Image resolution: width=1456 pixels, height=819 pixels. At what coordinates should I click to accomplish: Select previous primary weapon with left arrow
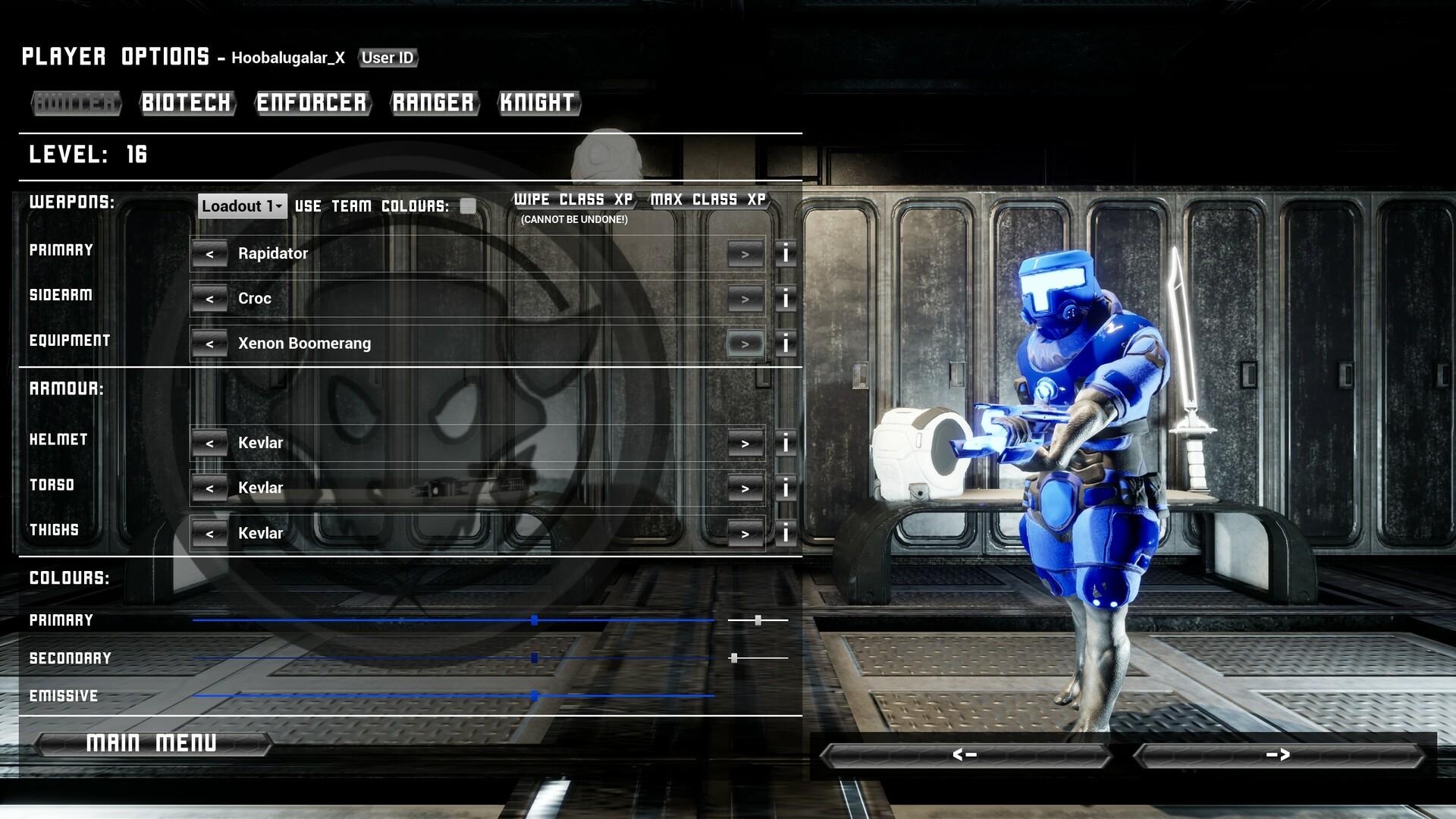click(x=210, y=253)
